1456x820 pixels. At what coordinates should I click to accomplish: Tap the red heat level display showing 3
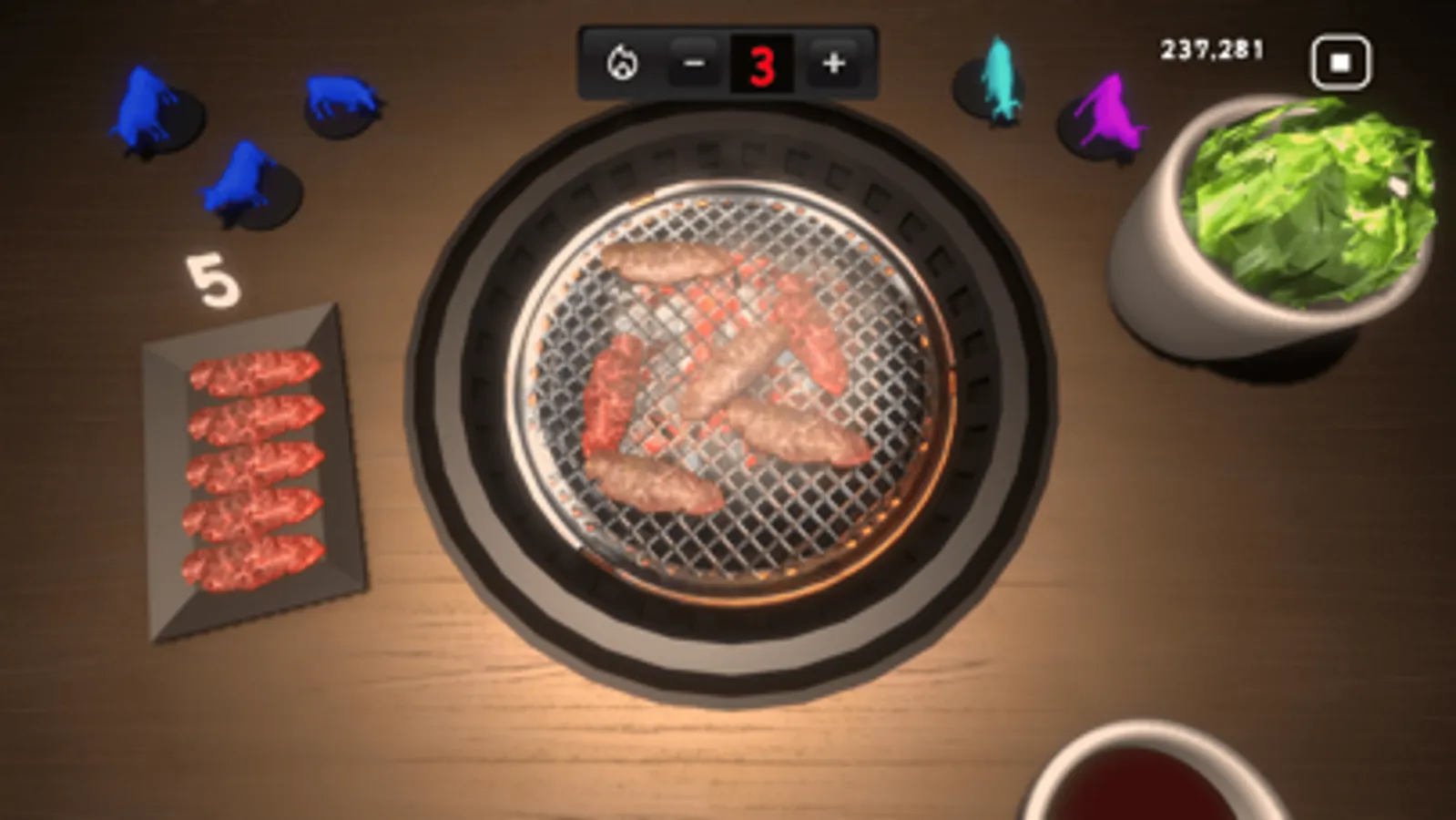click(x=763, y=62)
